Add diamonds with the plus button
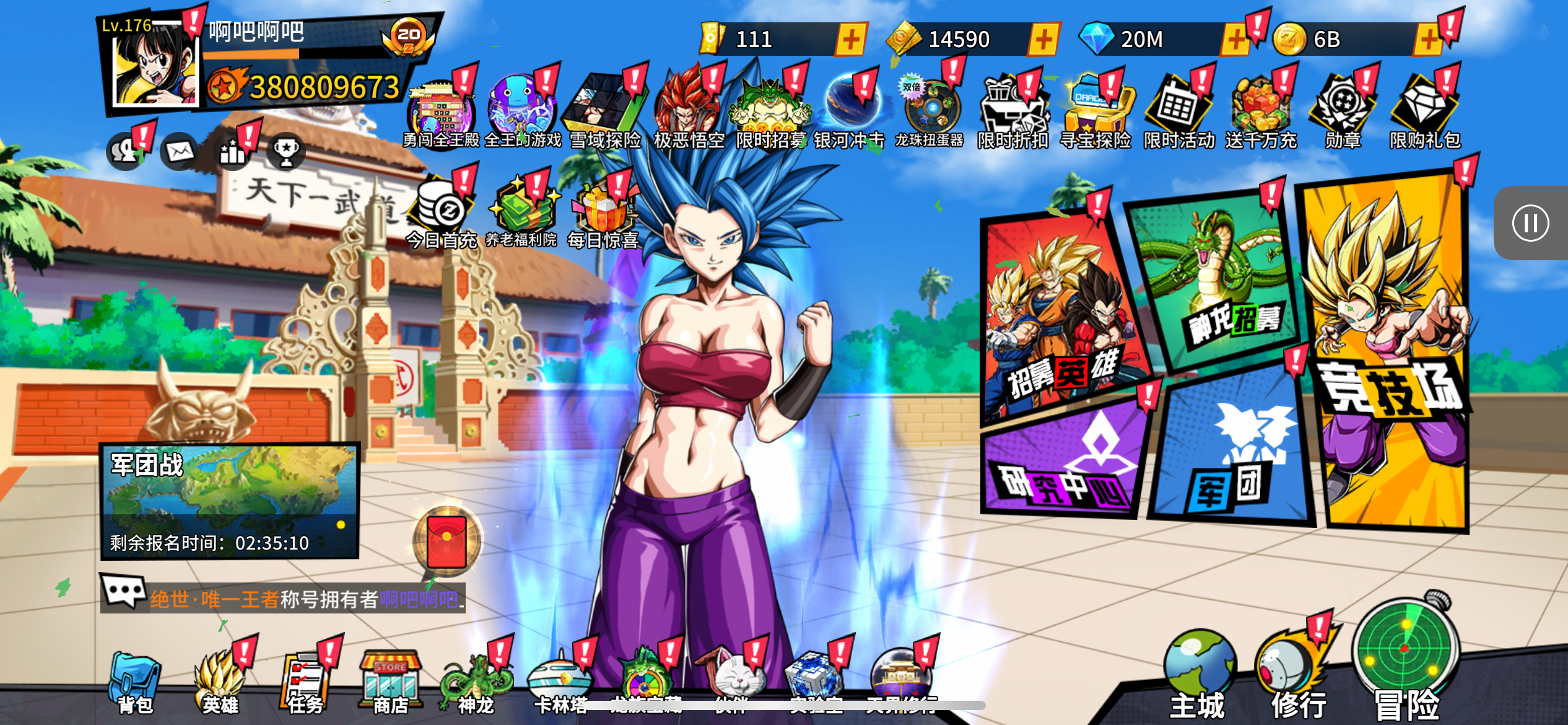 1235,40
